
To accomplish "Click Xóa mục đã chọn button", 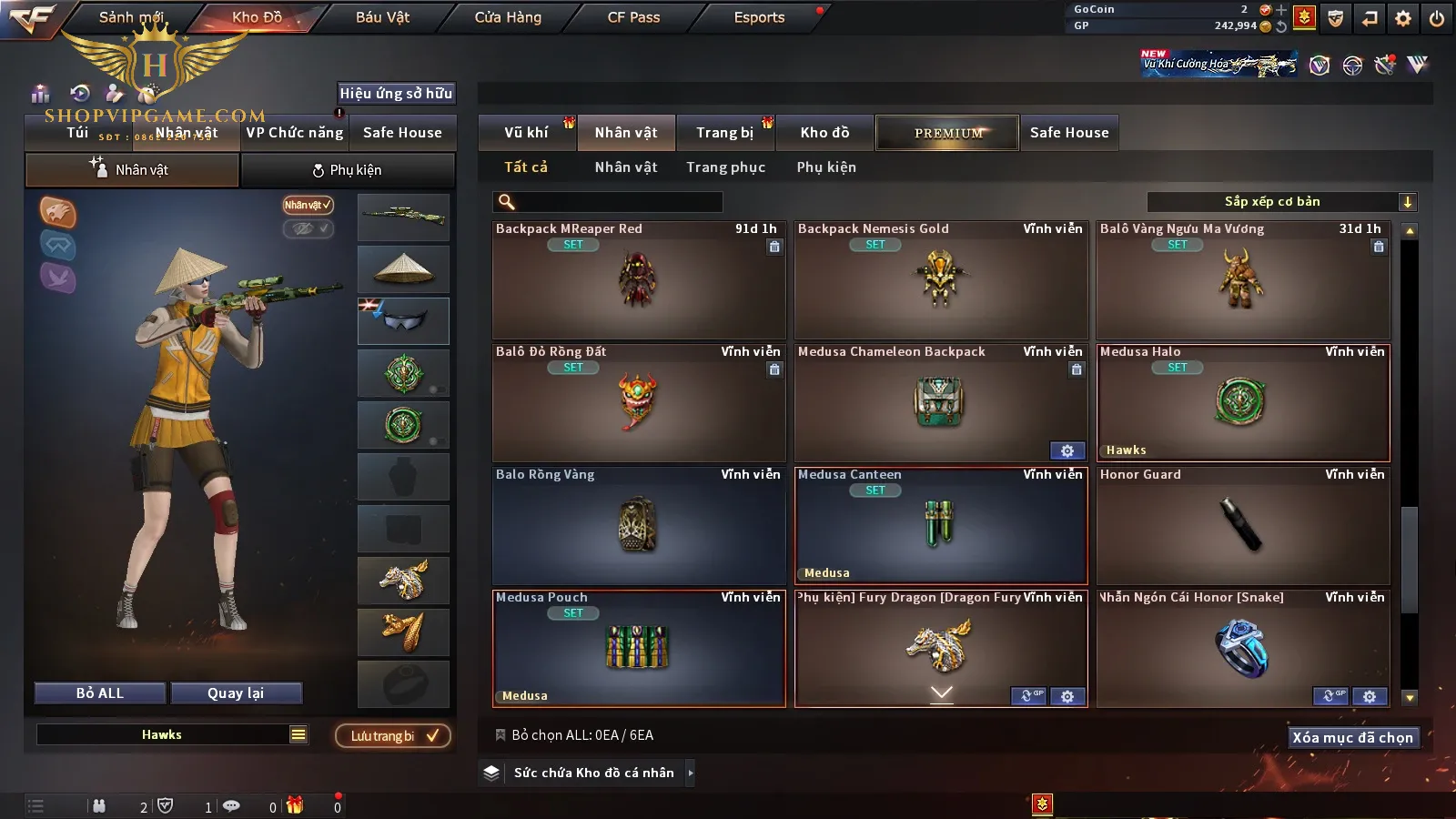I will point(1352,738).
